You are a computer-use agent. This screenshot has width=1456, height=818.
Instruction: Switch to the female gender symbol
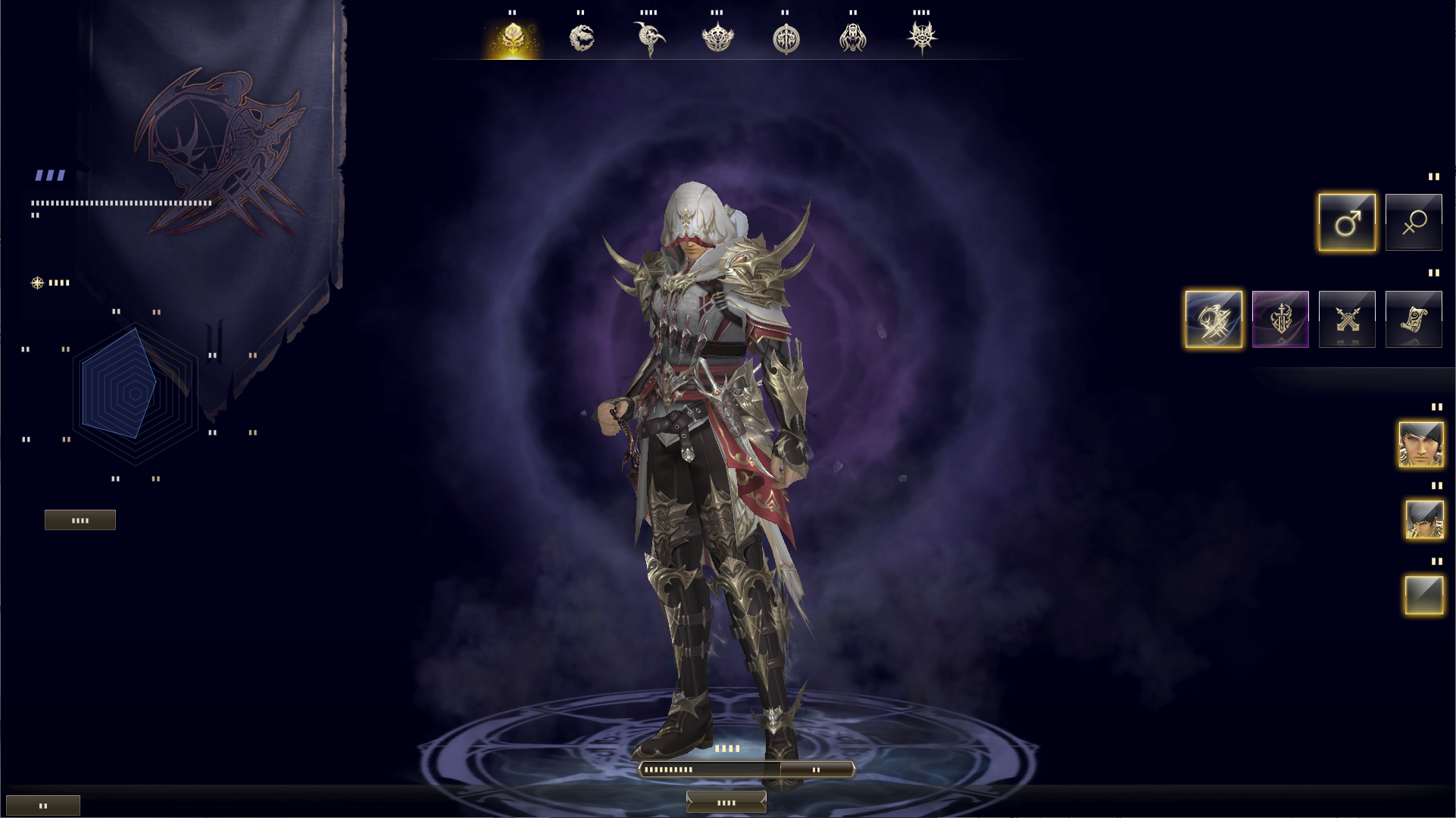click(x=1413, y=221)
